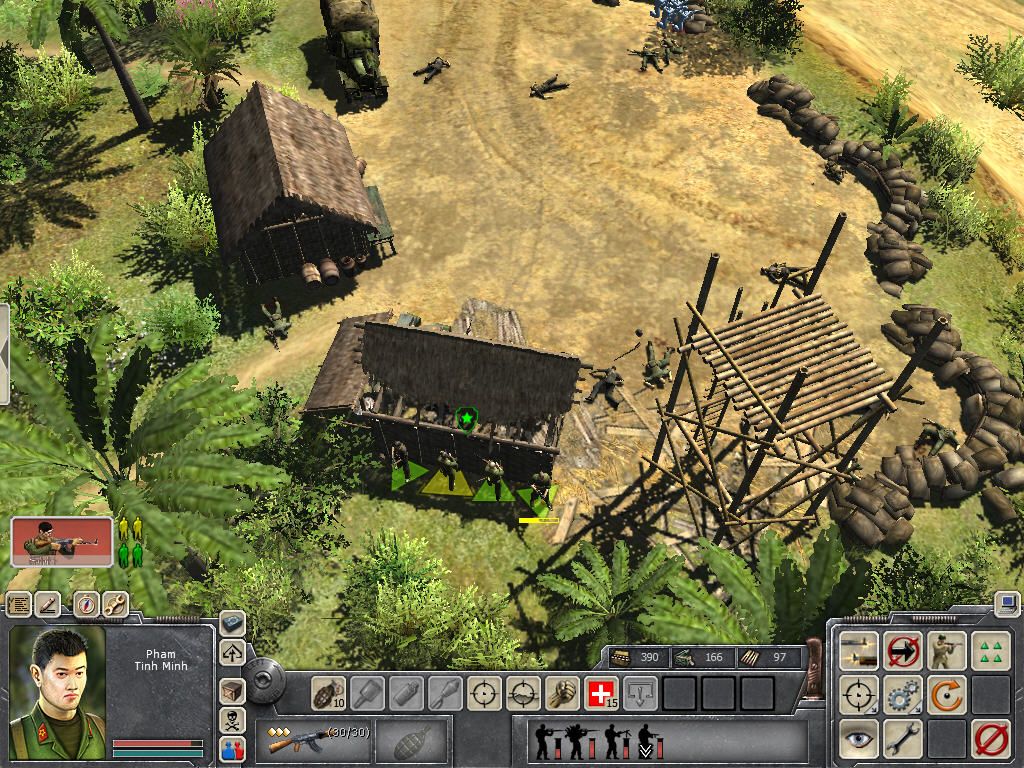The width and height of the screenshot is (1024, 768).
Task: Choose the soldier aiming stance button
Action: pyautogui.click(x=946, y=651)
